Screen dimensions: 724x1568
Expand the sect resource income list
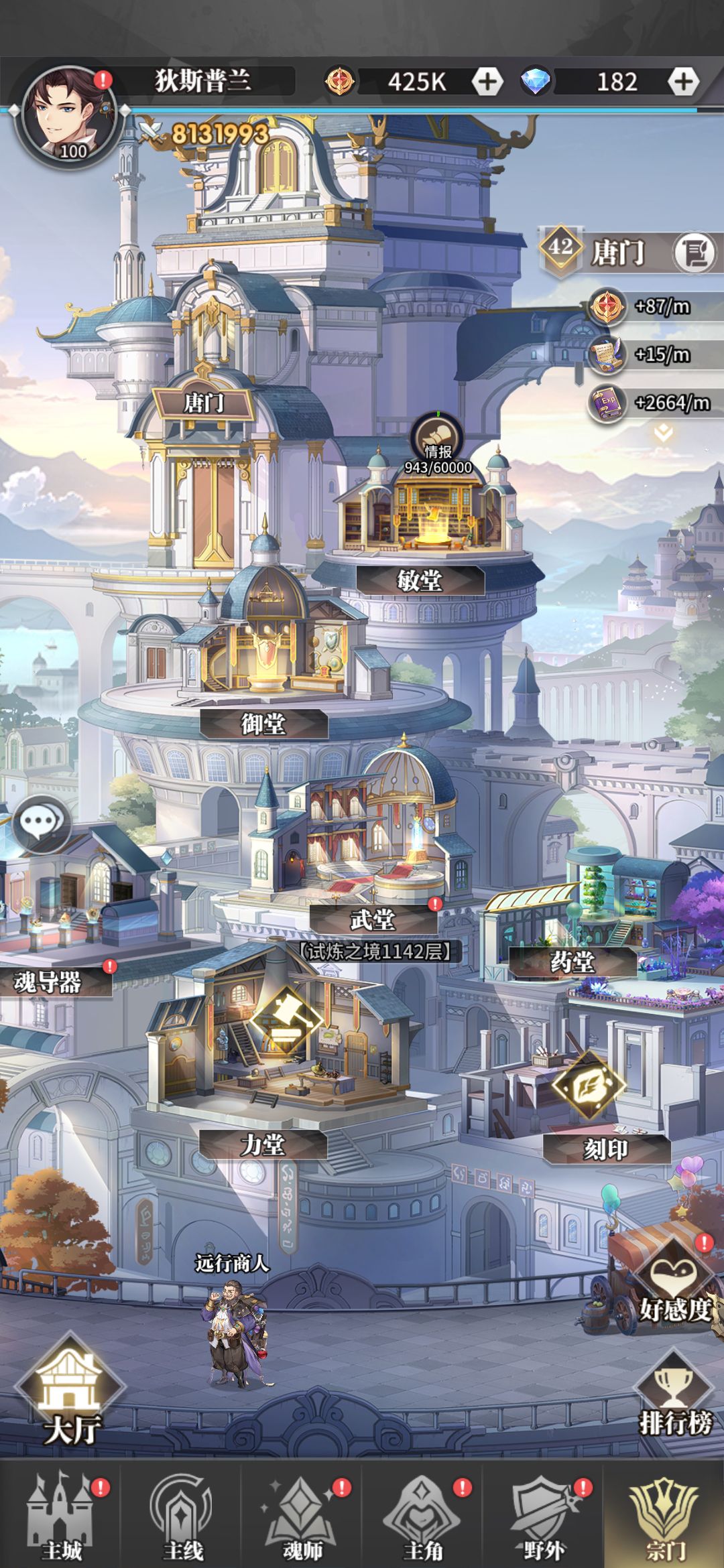663,433
